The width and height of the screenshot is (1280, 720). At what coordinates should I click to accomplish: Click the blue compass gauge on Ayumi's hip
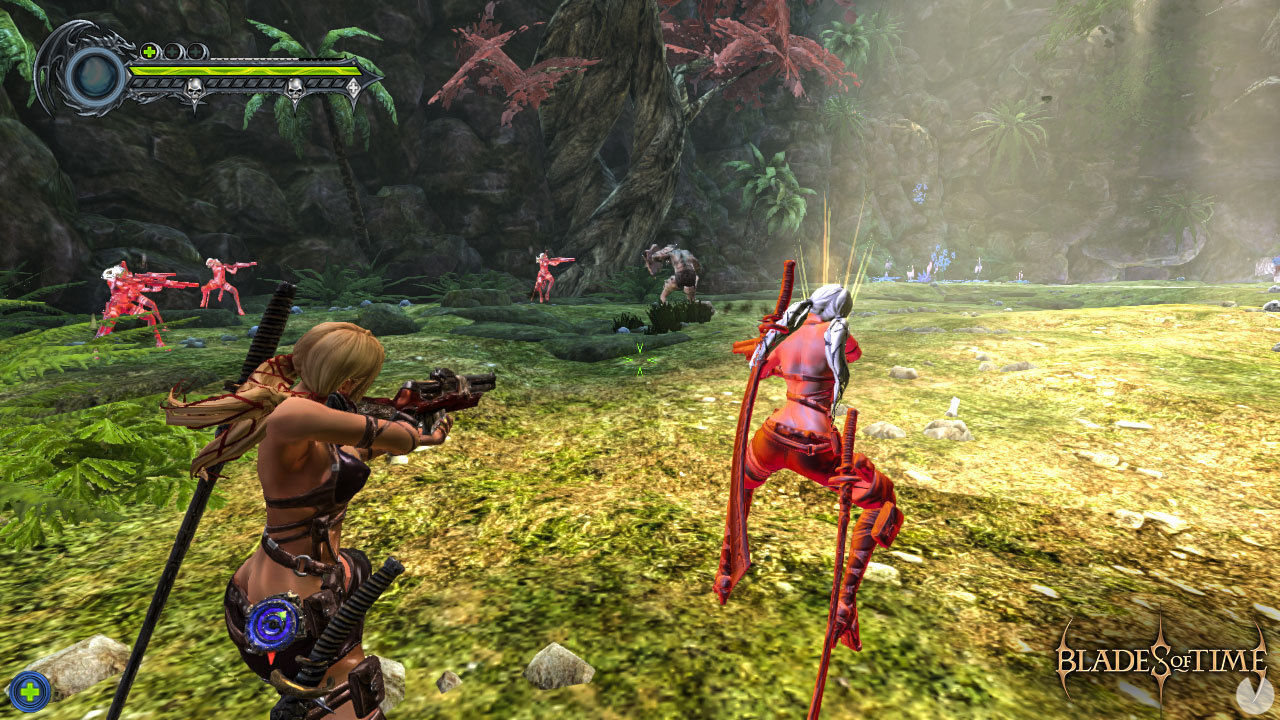point(272,624)
